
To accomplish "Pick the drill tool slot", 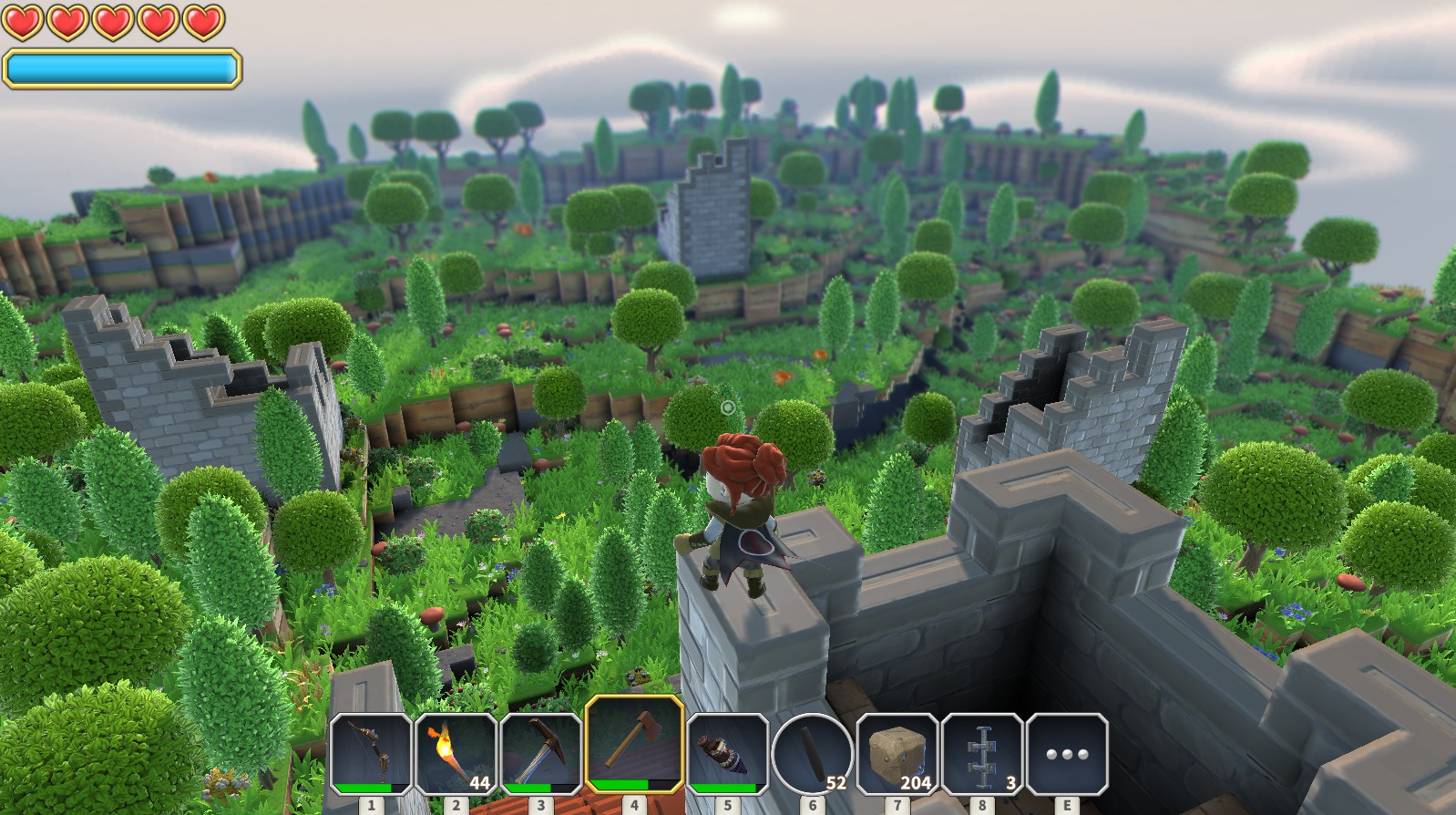I will pos(727,753).
